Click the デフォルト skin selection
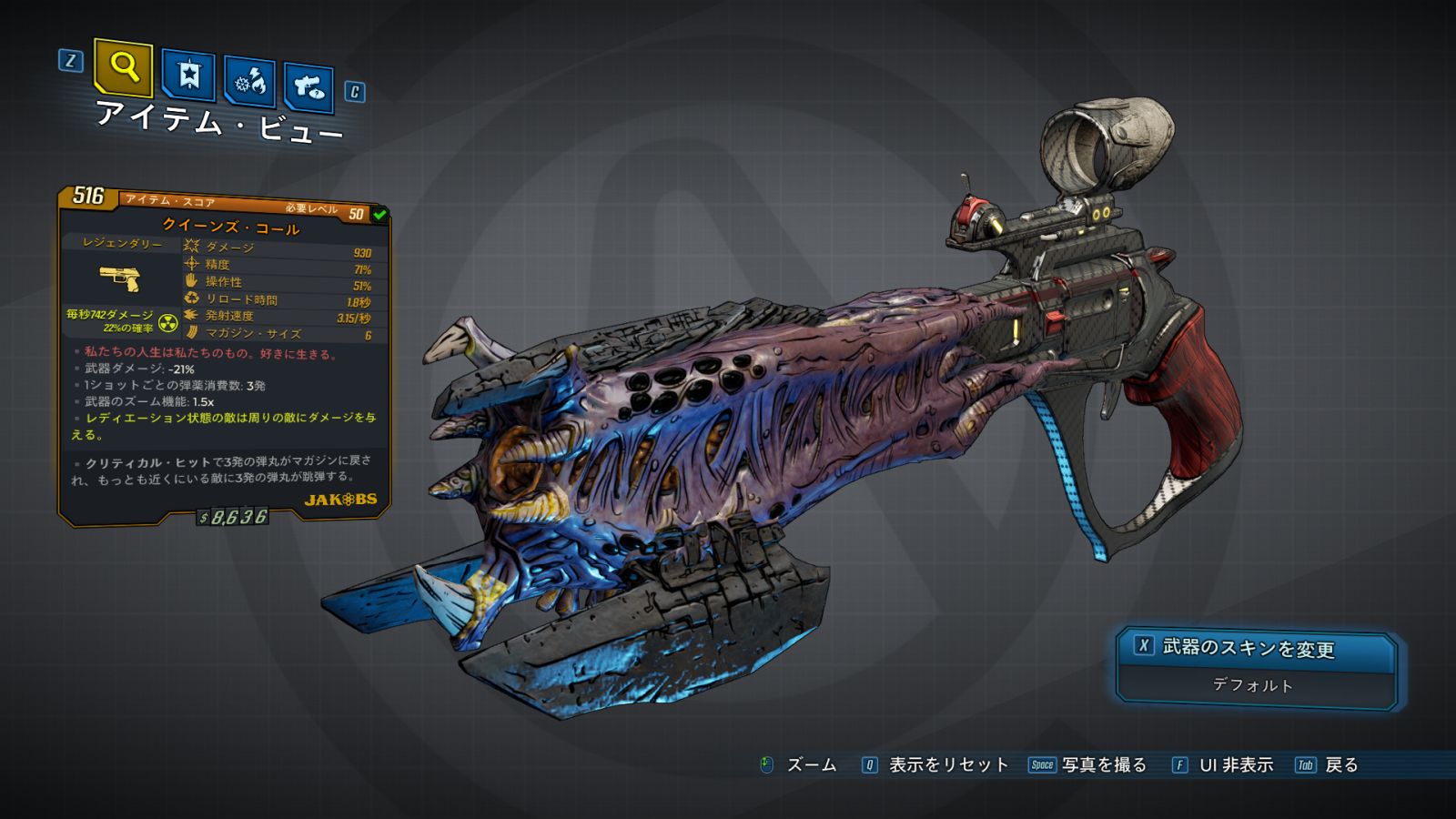The width and height of the screenshot is (1456, 819). coord(1253,685)
